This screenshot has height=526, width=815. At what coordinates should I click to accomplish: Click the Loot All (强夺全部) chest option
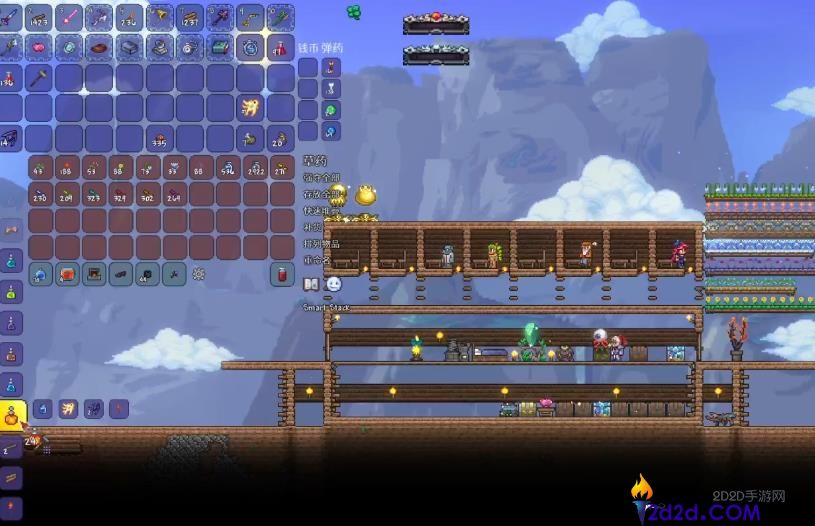(x=321, y=178)
